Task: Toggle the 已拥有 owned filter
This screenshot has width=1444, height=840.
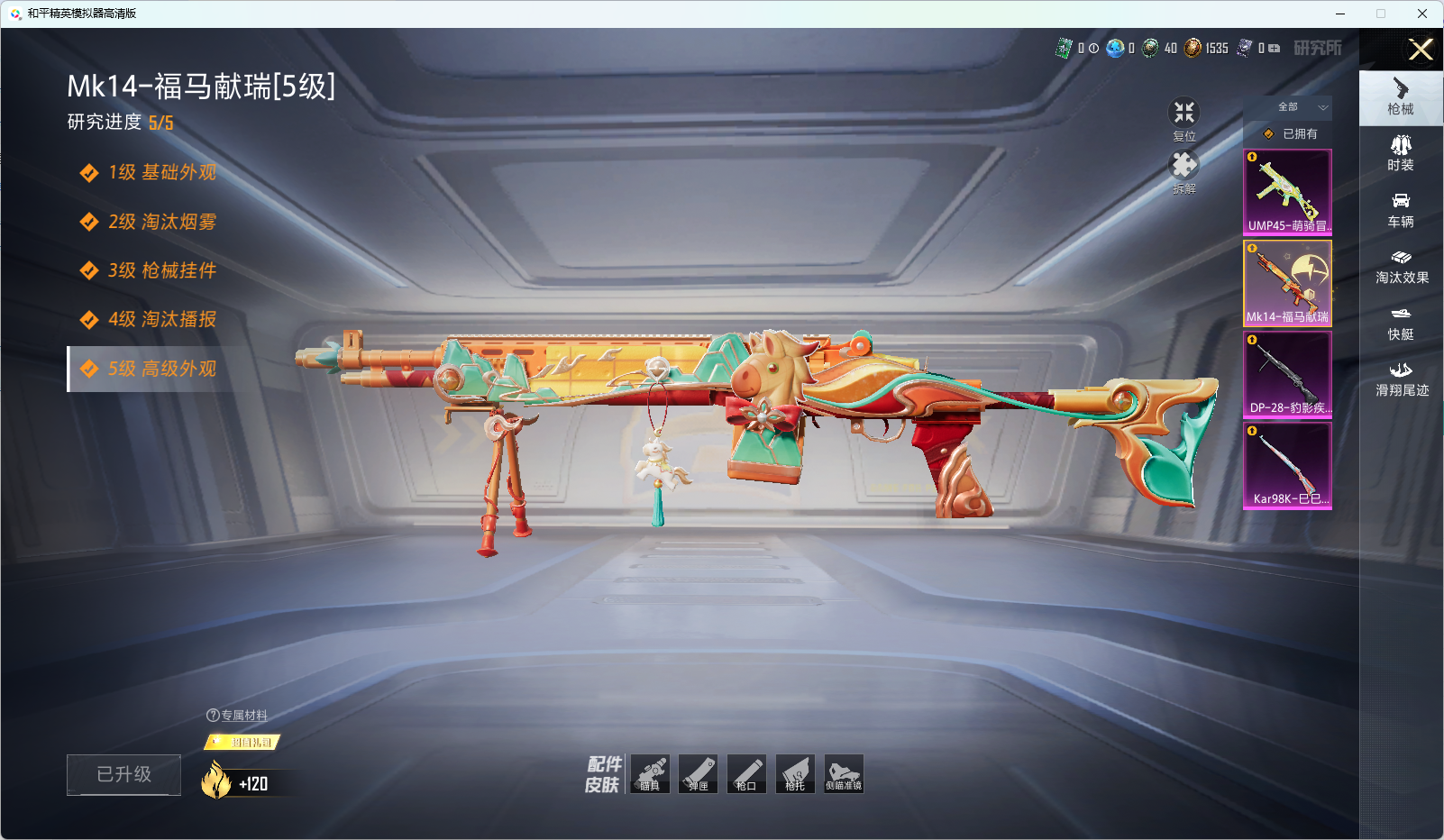Action: 1289,133
